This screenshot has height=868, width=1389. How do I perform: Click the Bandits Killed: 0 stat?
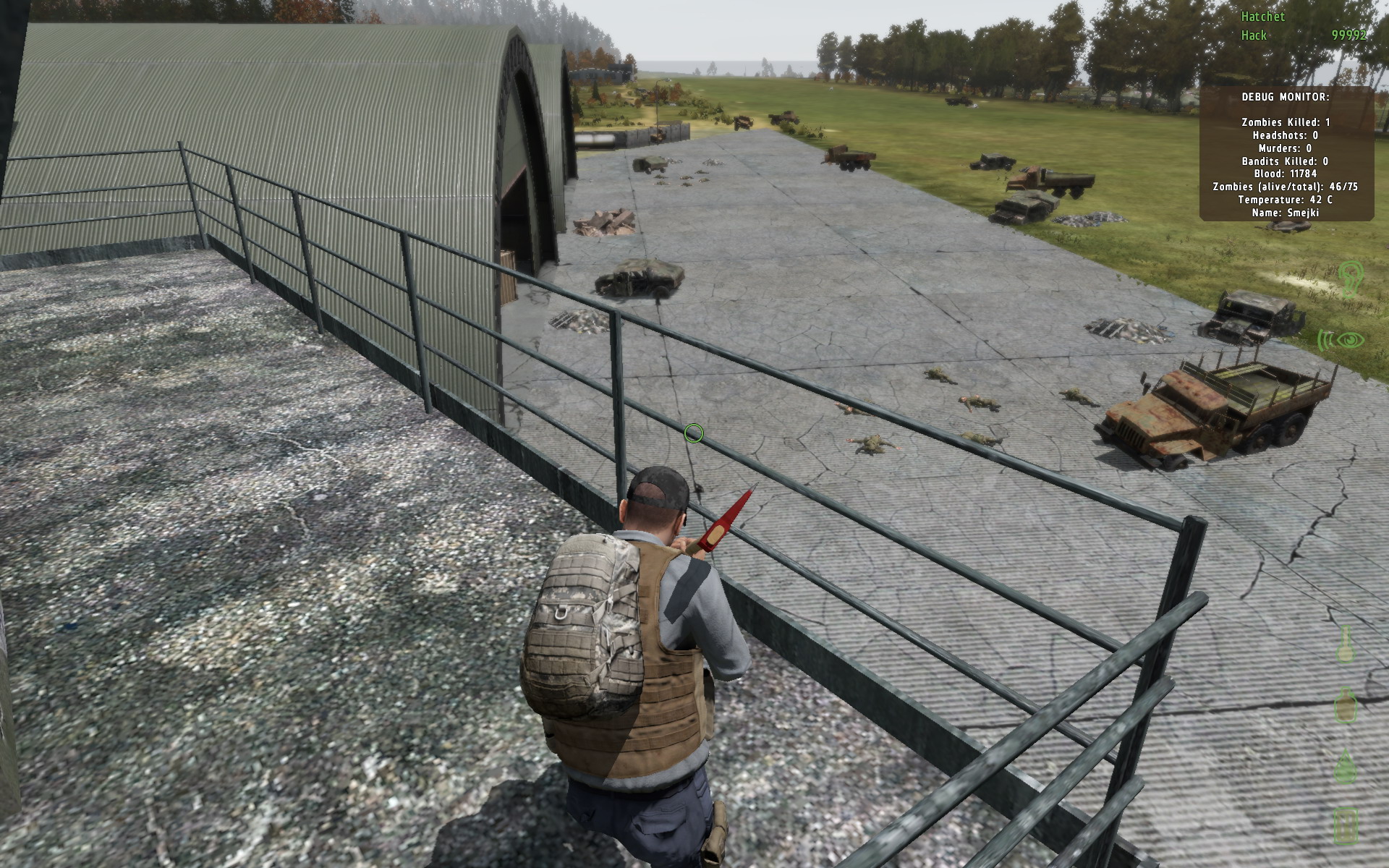click(1284, 162)
